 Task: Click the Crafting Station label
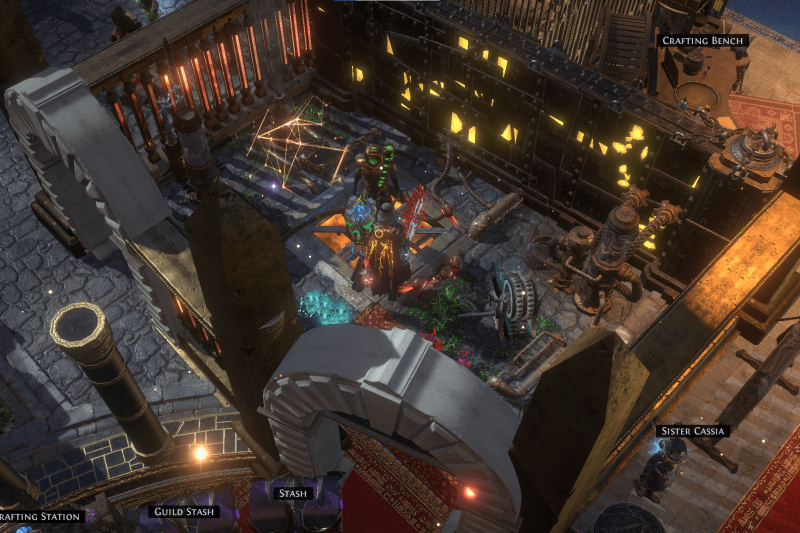[38, 517]
